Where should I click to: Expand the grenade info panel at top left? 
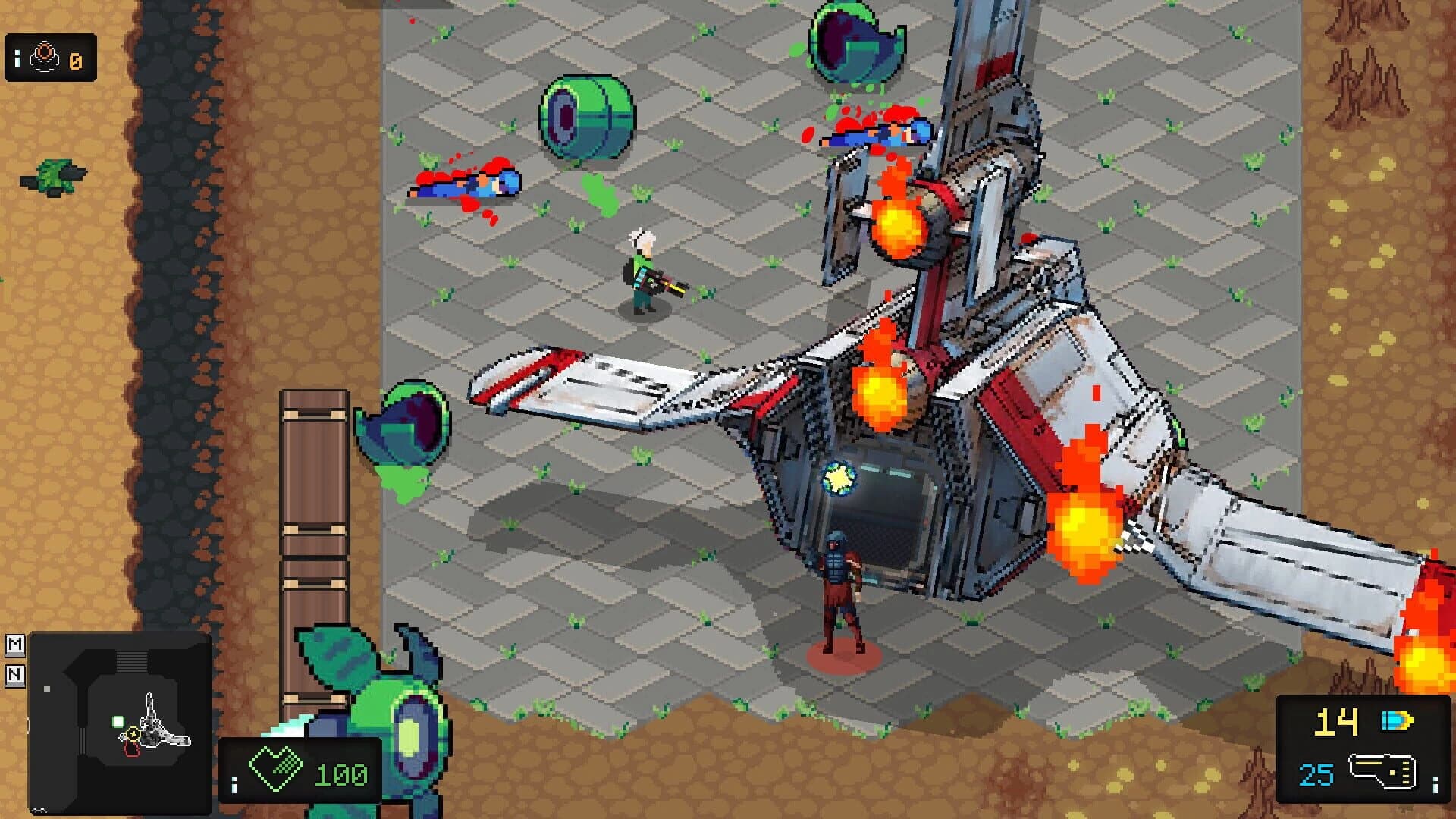(x=17, y=58)
